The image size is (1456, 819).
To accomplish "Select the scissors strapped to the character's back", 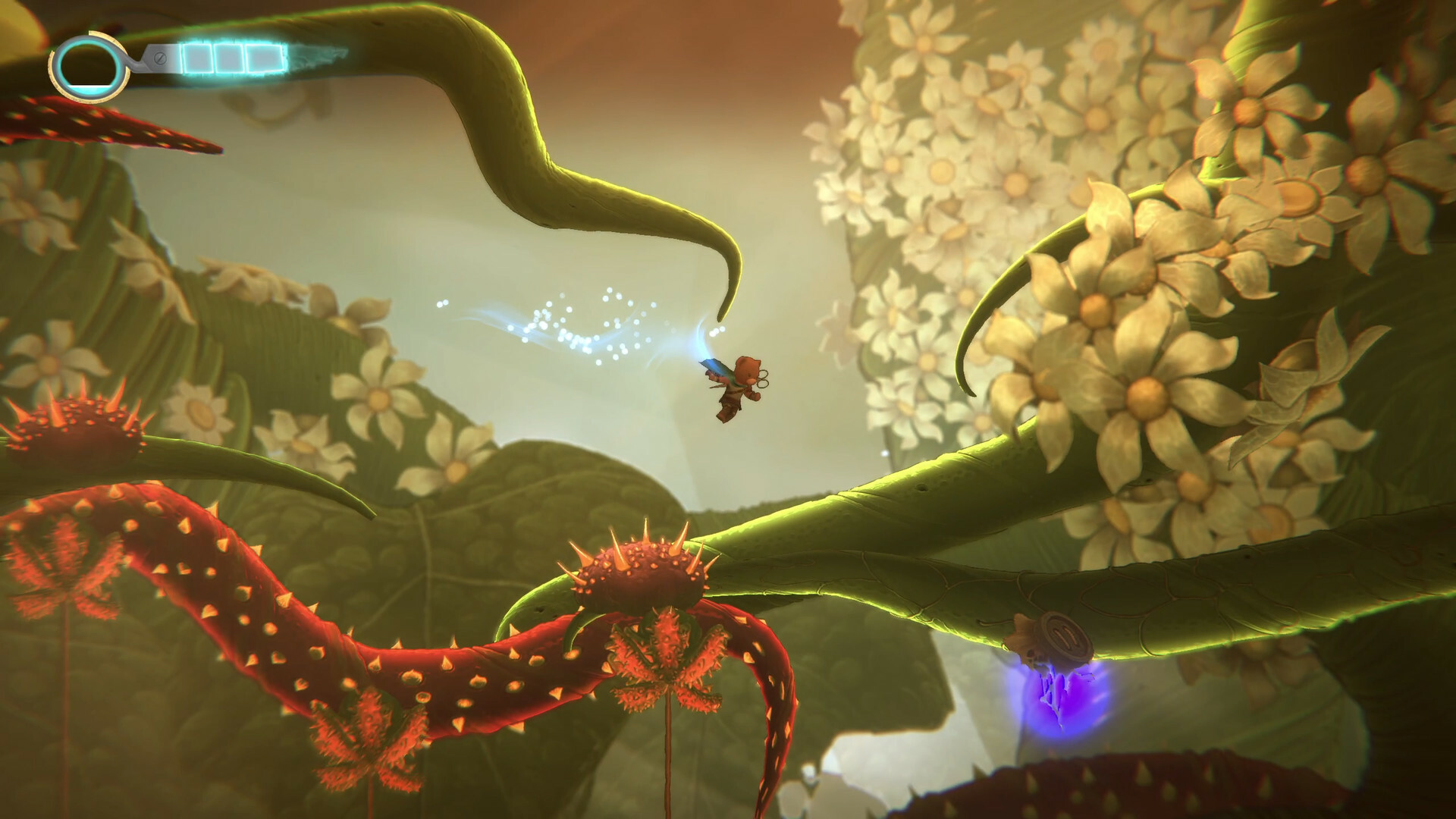I will [x=764, y=378].
